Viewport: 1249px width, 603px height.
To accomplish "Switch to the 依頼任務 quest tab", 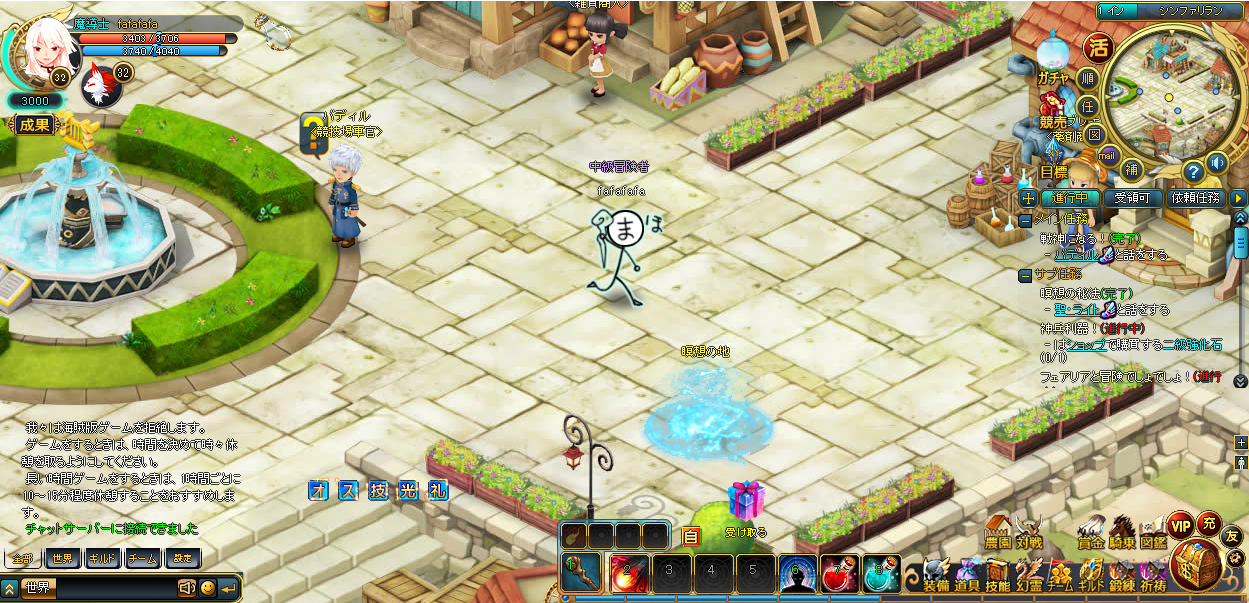I will 1196,198.
